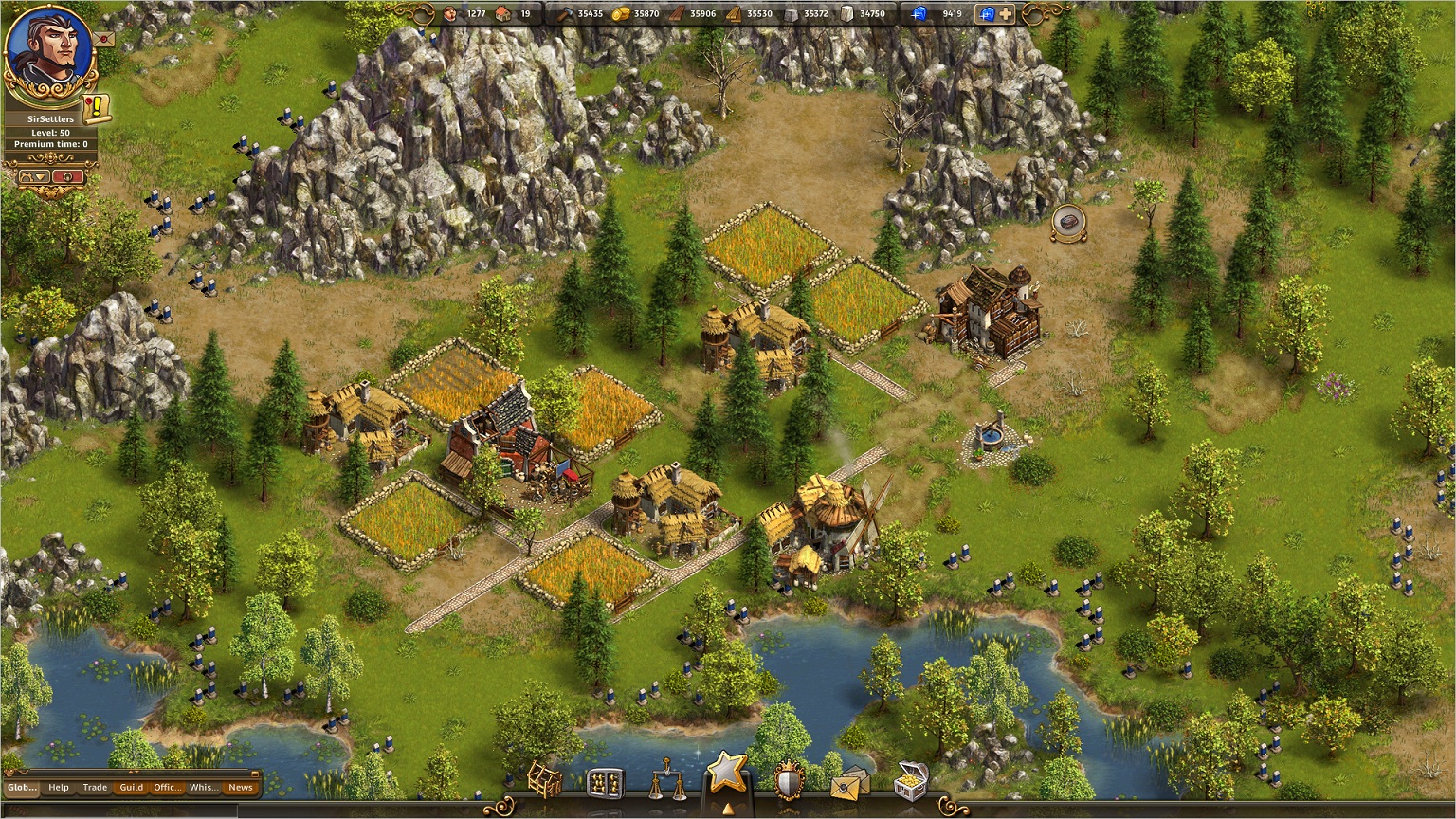Open the building menu scaffold icon
This screenshot has width=1456, height=819.
coord(544,780)
